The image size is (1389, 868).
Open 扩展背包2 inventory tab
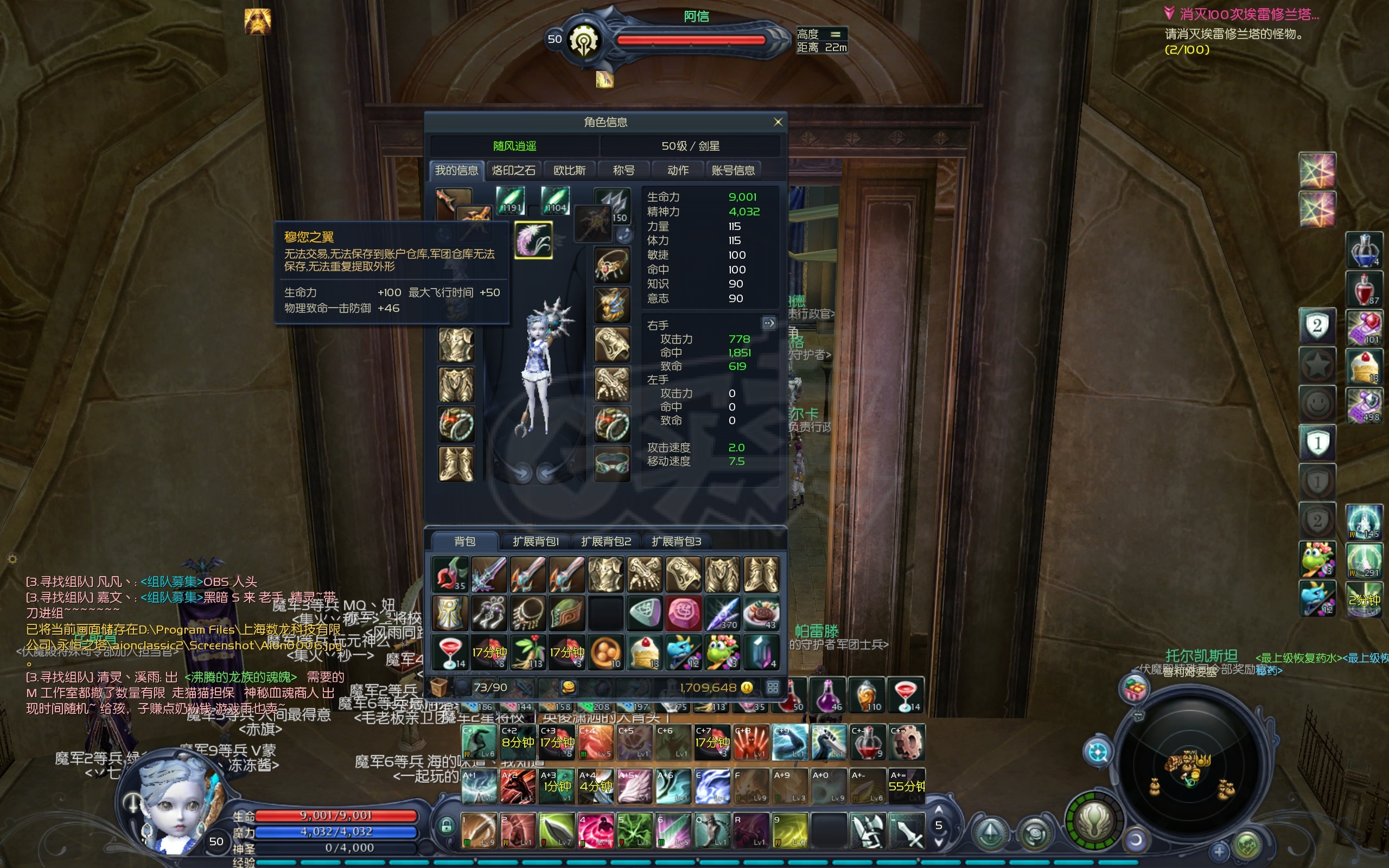pyautogui.click(x=606, y=541)
